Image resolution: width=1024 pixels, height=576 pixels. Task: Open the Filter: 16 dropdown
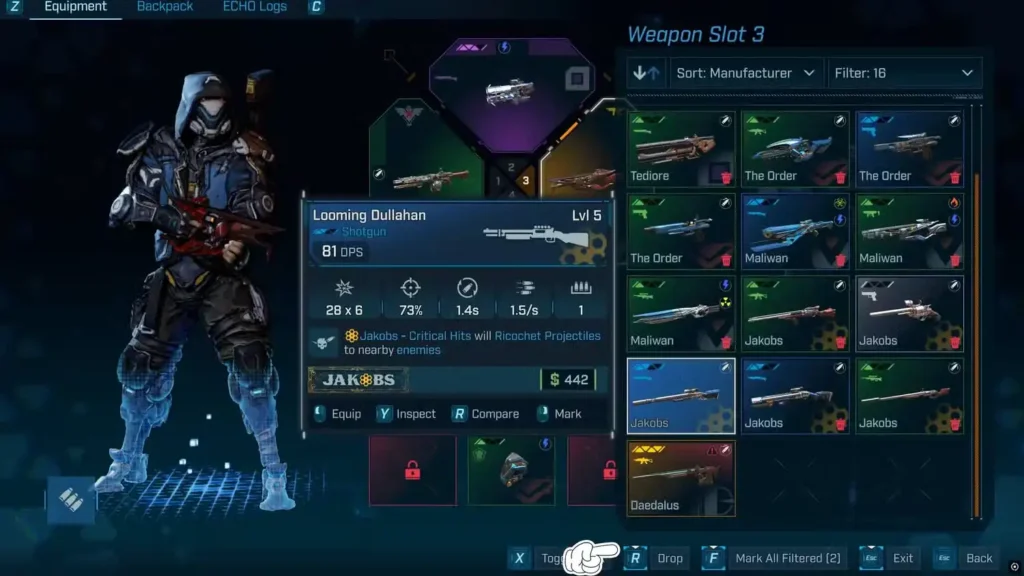(905, 73)
